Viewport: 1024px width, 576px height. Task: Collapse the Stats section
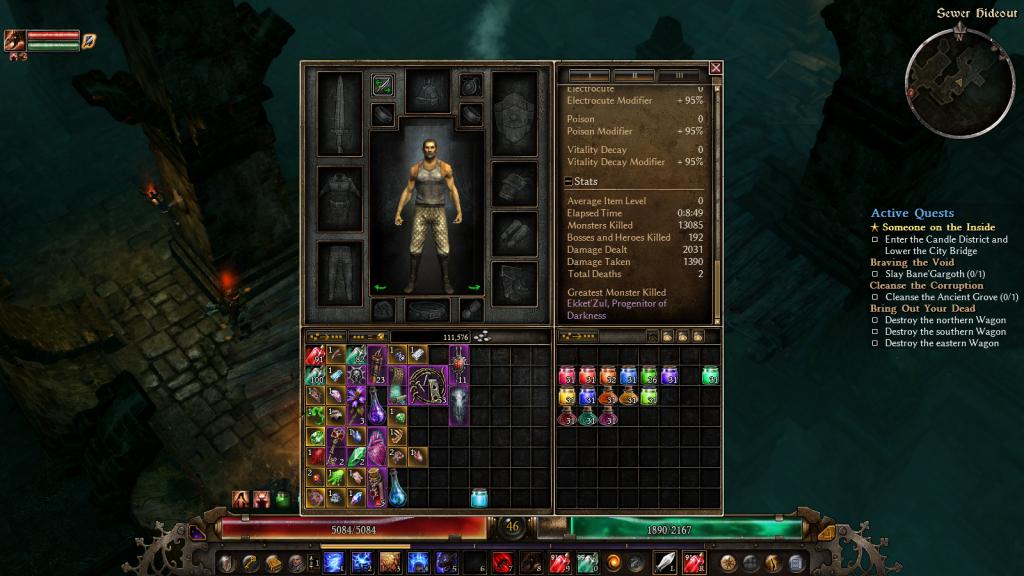(568, 182)
